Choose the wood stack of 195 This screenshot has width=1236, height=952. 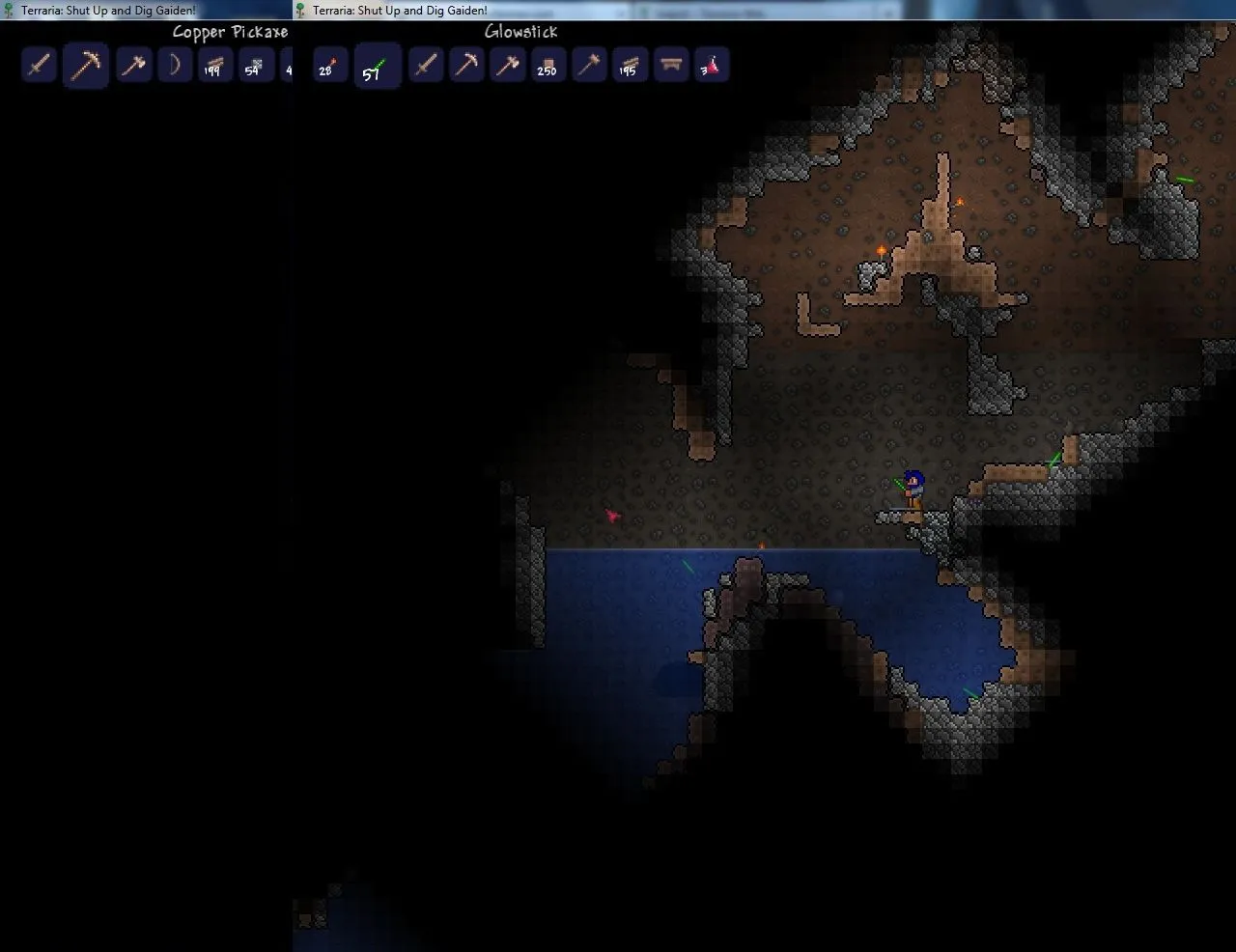629,66
